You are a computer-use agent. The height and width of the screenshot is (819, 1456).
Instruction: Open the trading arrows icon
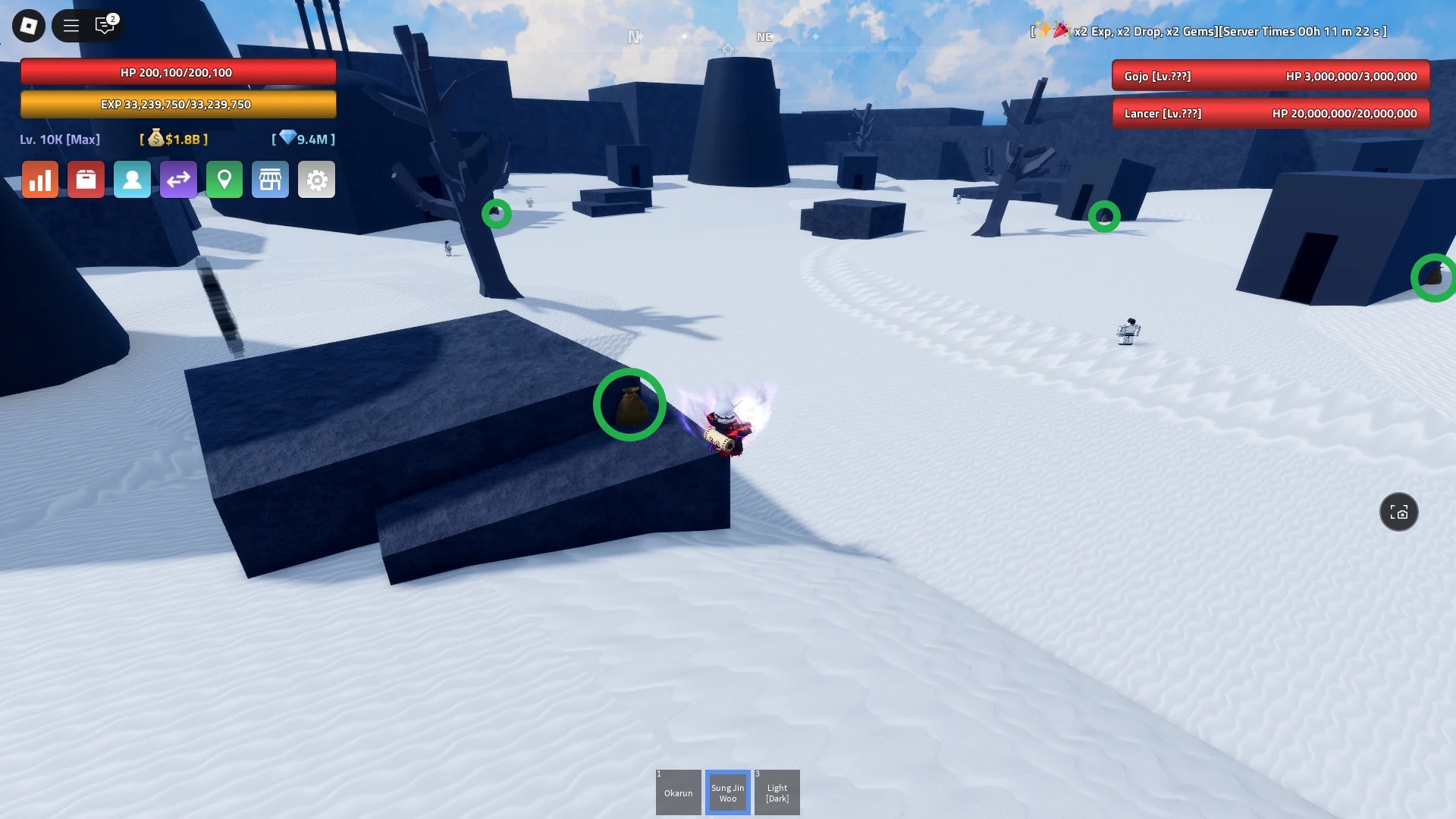coord(178,180)
